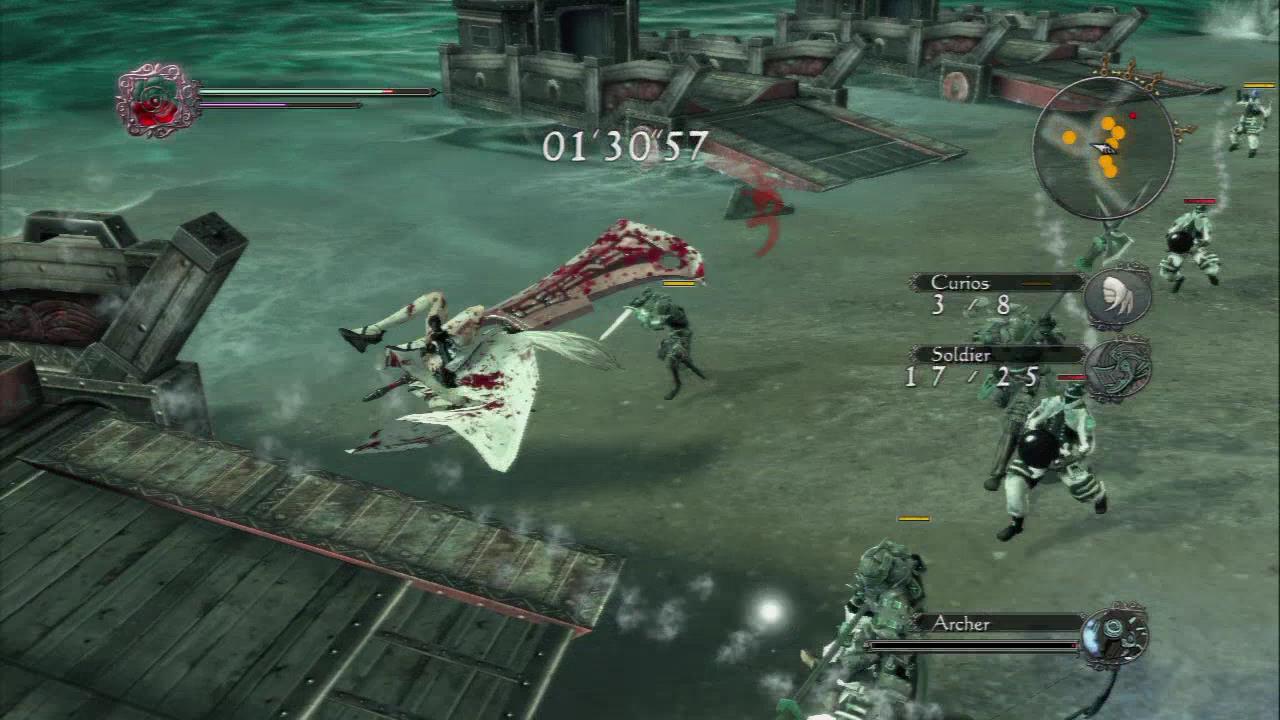Viewport: 1280px width, 720px height.
Task: Click the Archer target icon
Action: (x=1113, y=635)
